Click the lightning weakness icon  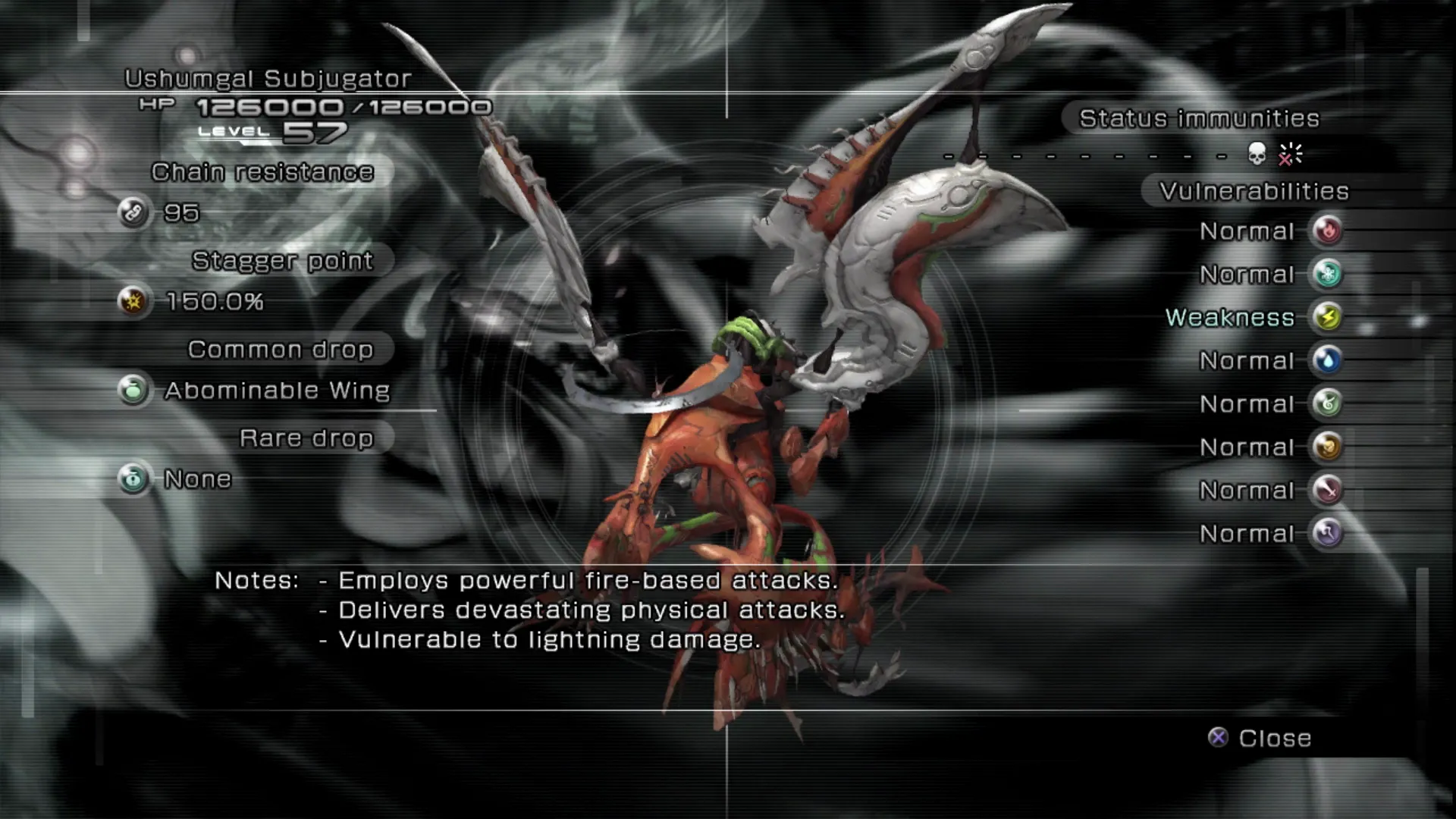pos(1328,317)
